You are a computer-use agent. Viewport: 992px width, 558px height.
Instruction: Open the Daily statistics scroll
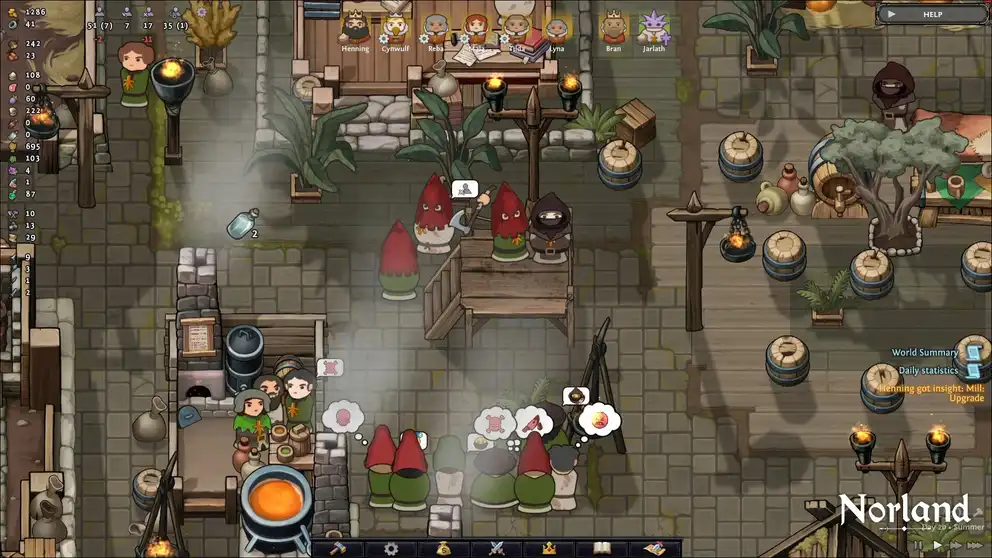tap(970, 370)
